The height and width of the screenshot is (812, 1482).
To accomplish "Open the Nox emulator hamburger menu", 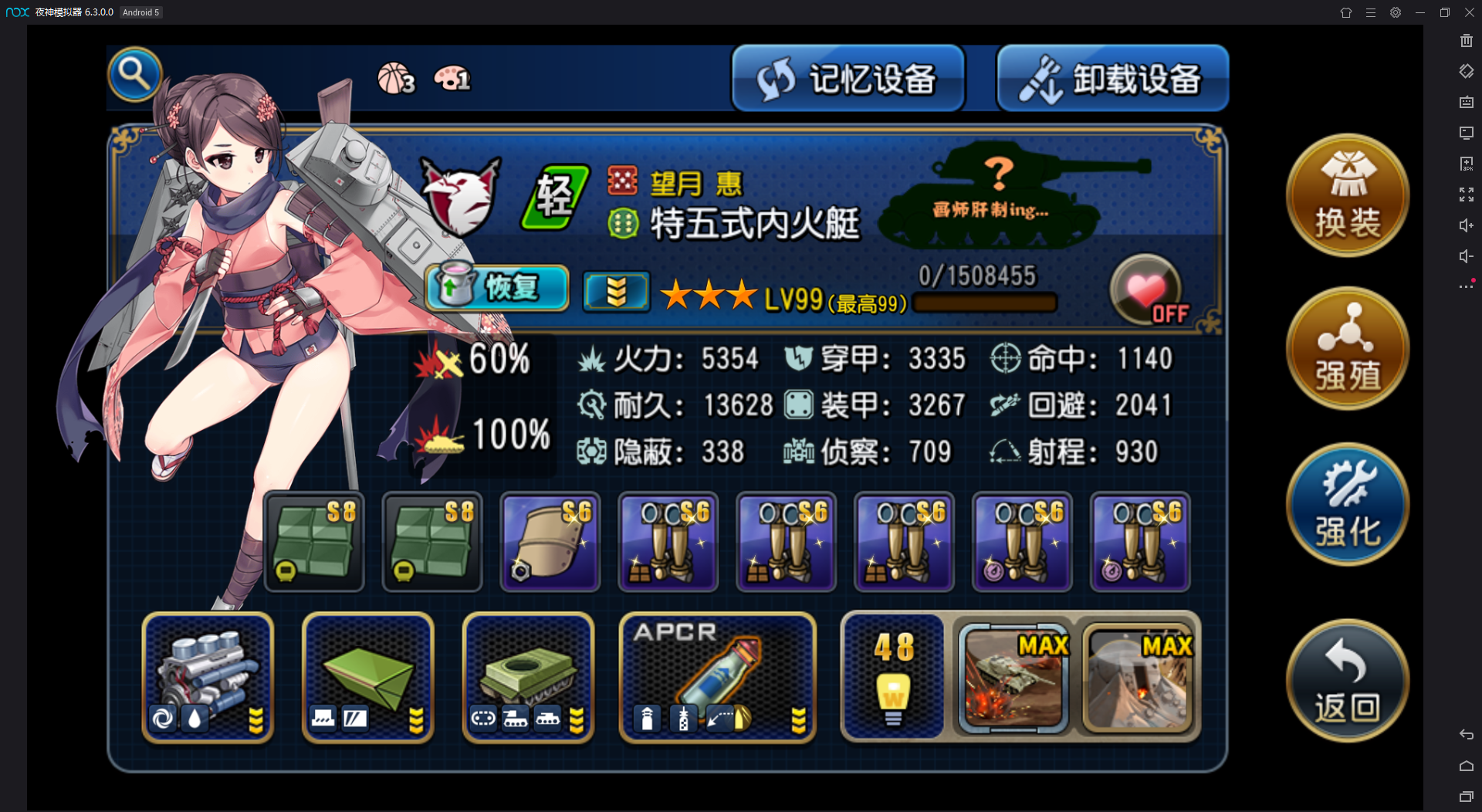I will [1370, 12].
